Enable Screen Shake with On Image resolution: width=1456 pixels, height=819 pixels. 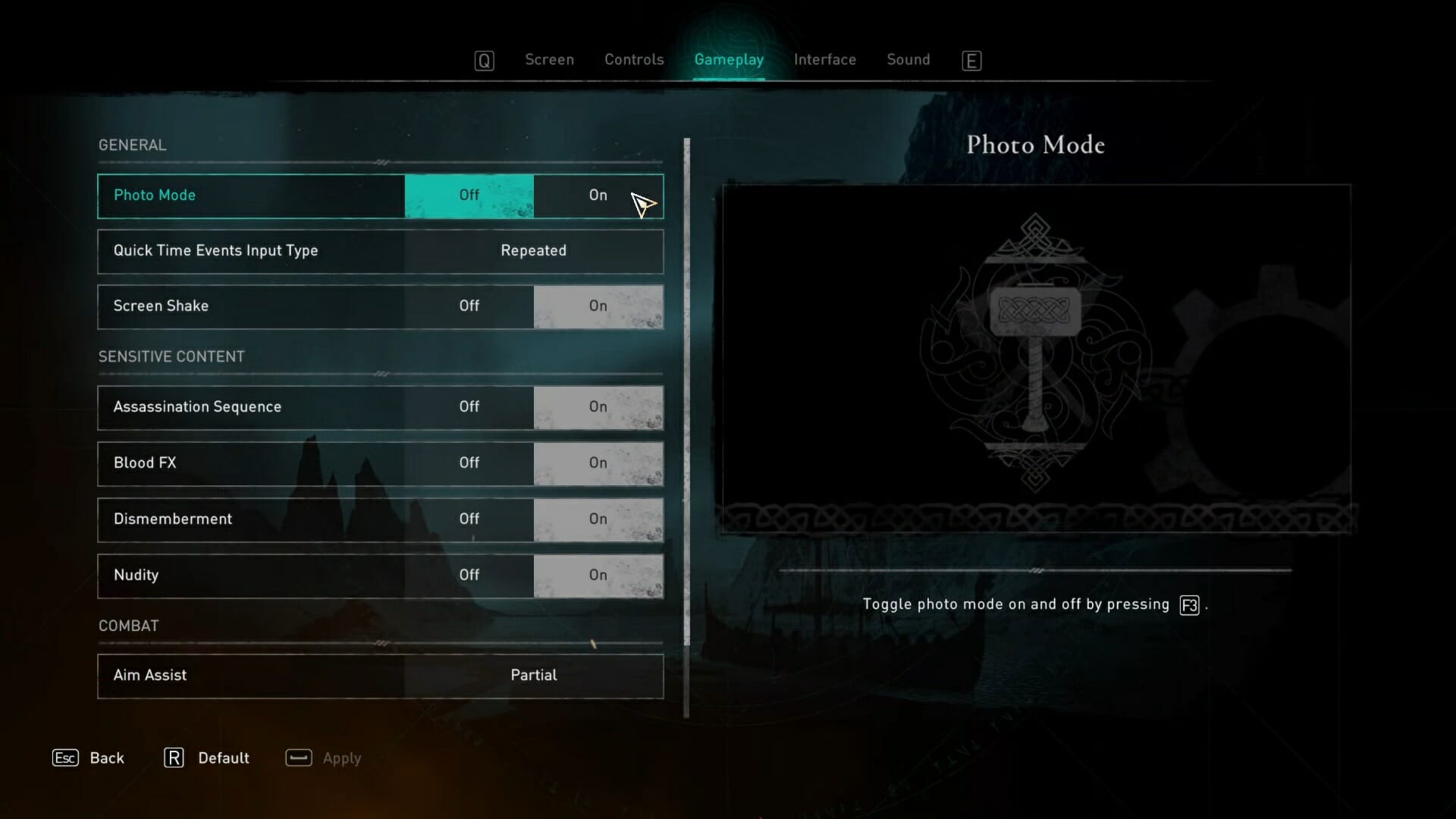[598, 306]
